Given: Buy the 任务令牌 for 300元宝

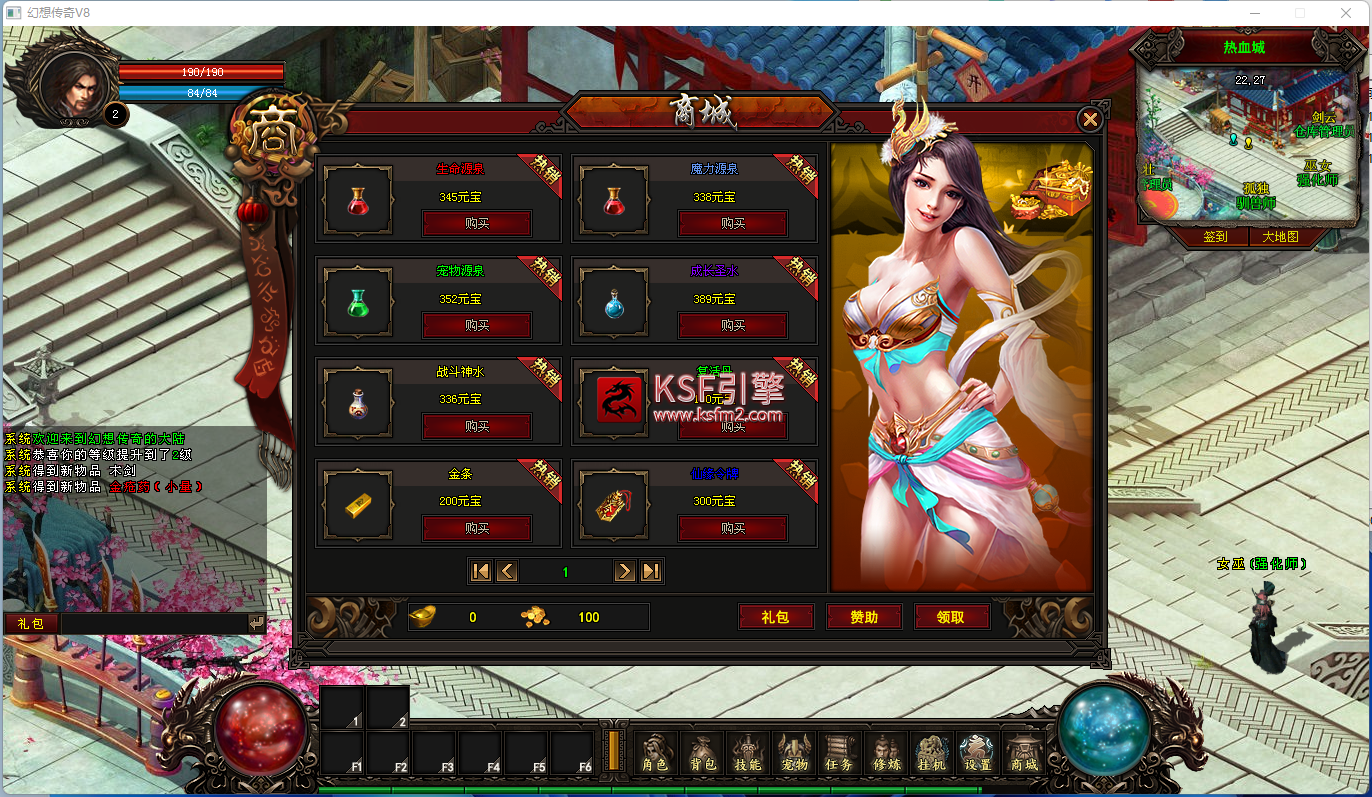Looking at the screenshot, I should (x=733, y=528).
